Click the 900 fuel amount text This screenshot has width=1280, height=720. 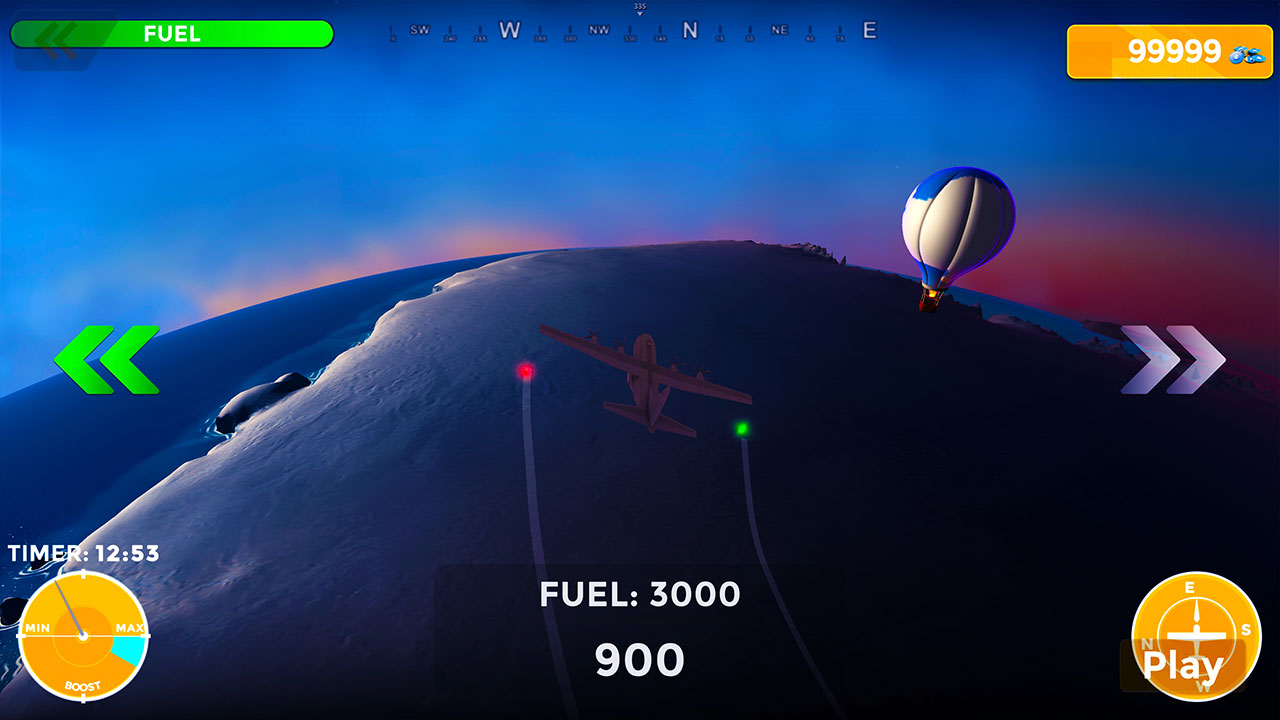(640, 658)
